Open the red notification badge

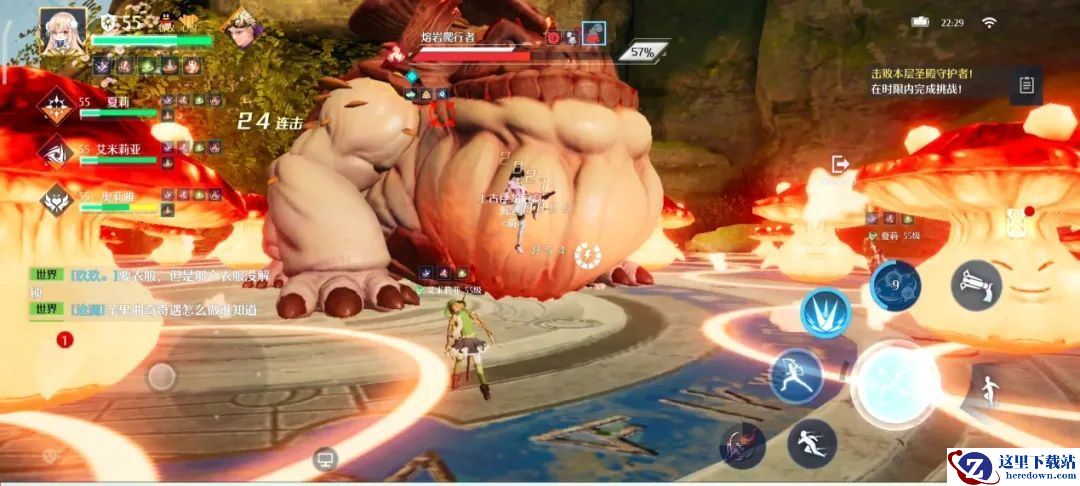[x=65, y=340]
